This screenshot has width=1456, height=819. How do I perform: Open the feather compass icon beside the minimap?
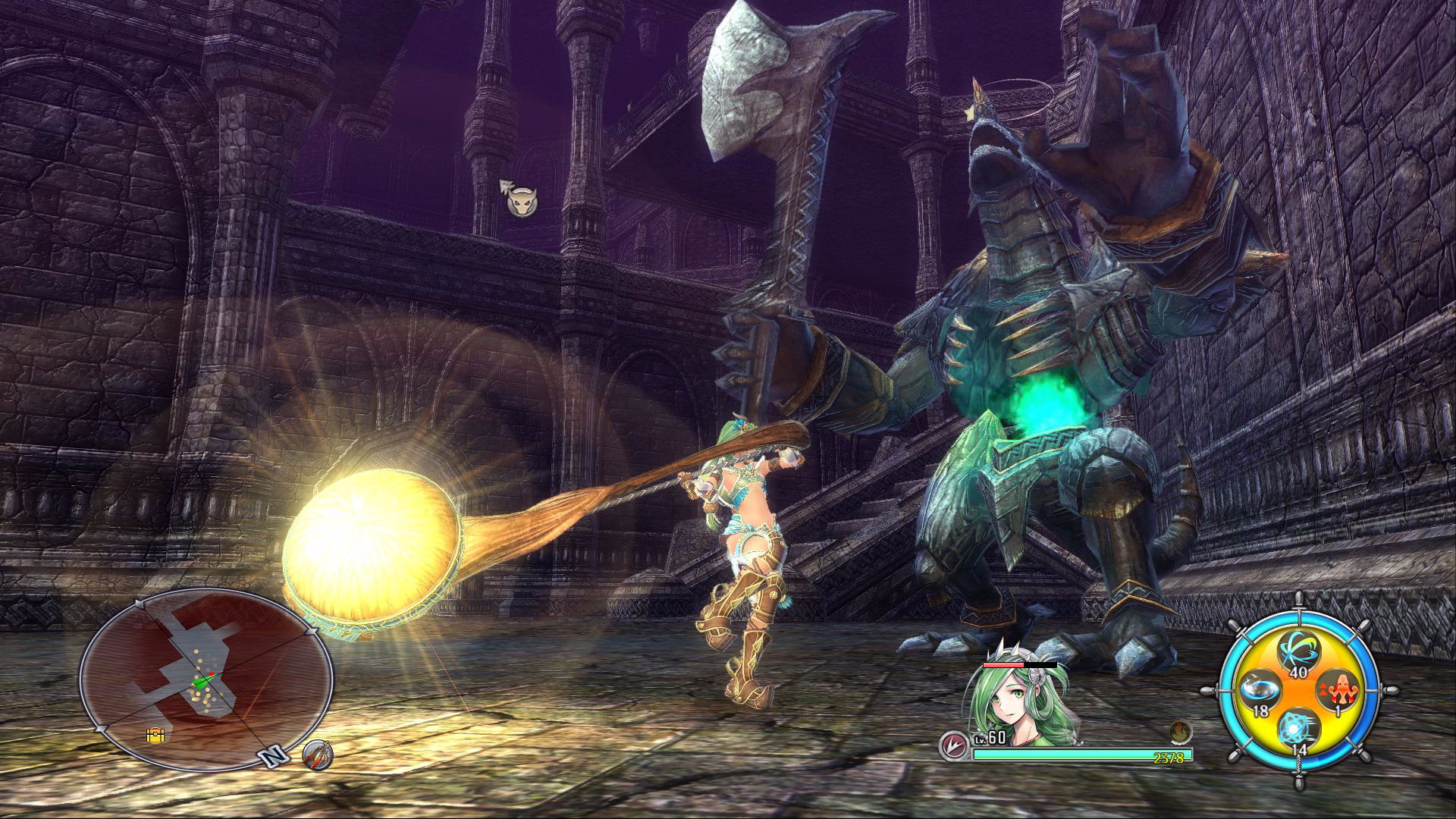(x=318, y=757)
